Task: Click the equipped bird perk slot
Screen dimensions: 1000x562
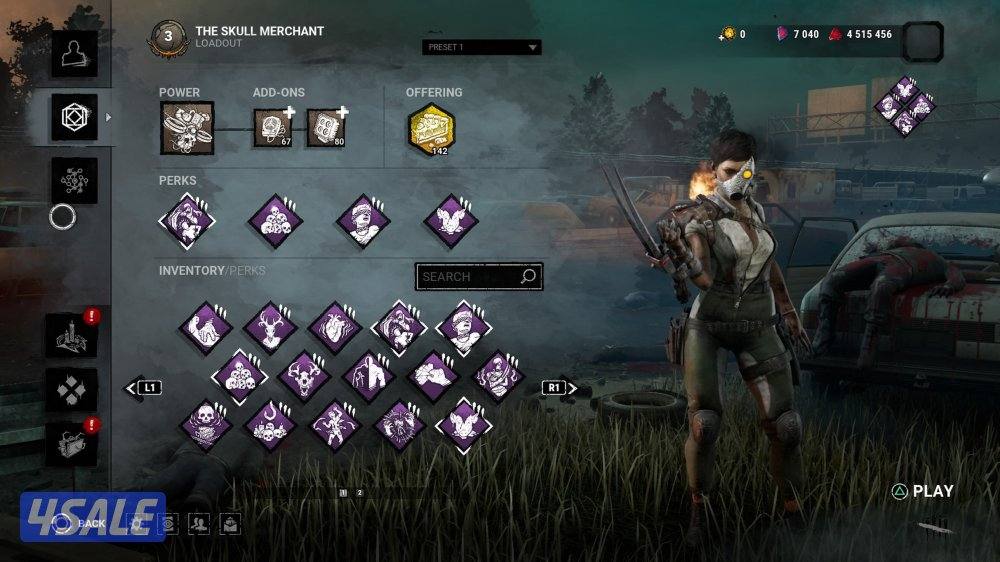Action: click(x=450, y=220)
